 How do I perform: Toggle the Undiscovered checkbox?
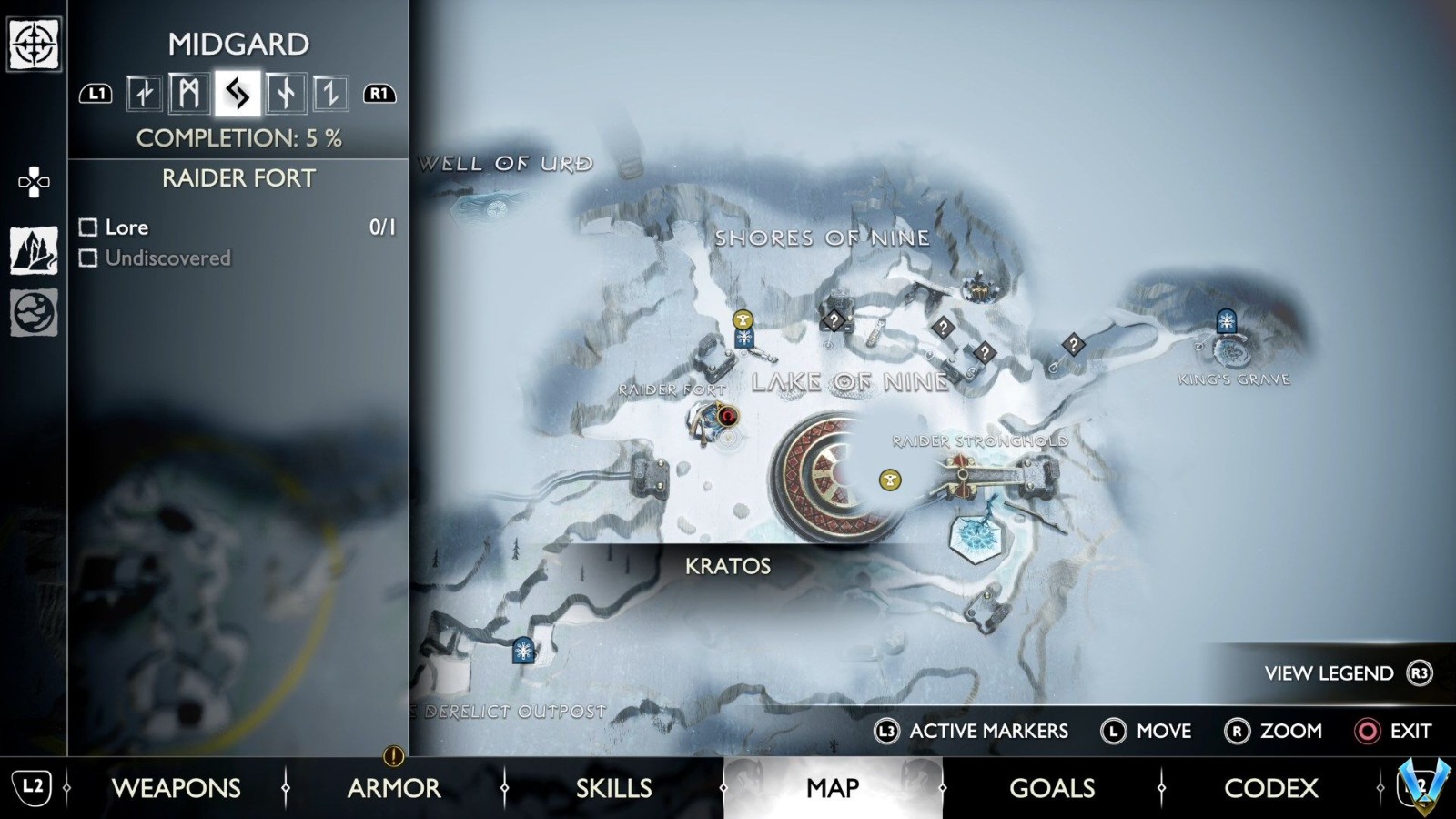[87, 258]
